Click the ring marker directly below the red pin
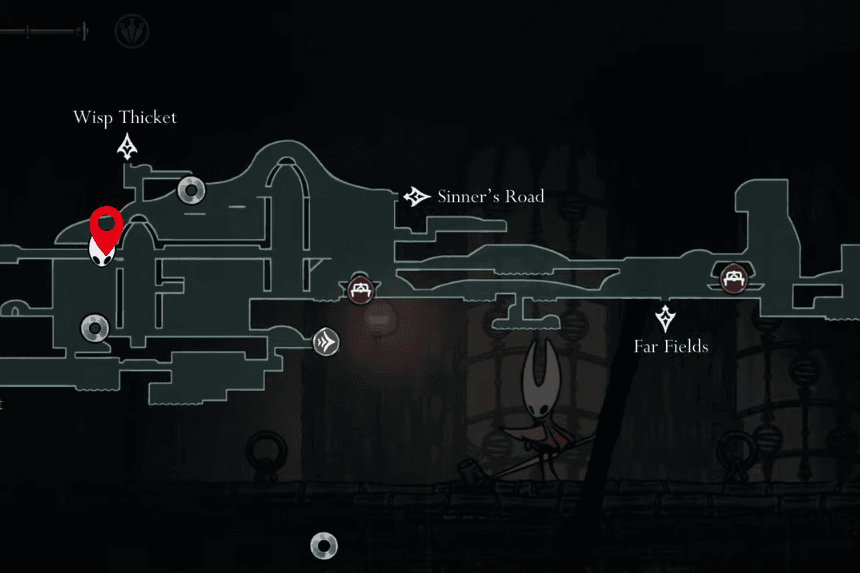The height and width of the screenshot is (573, 860). [95, 327]
